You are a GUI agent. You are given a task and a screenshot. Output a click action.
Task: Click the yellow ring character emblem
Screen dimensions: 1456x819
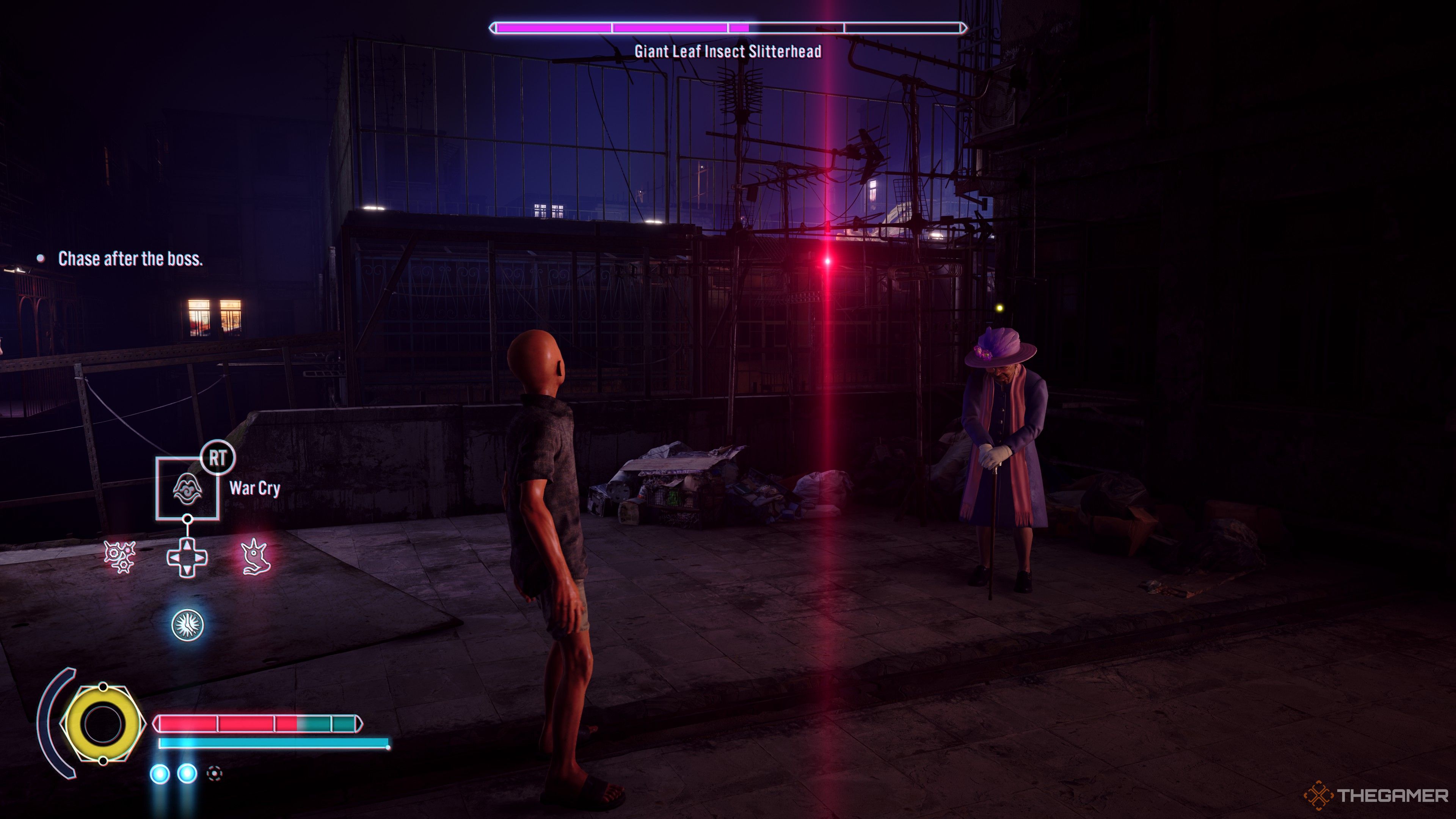(x=103, y=723)
